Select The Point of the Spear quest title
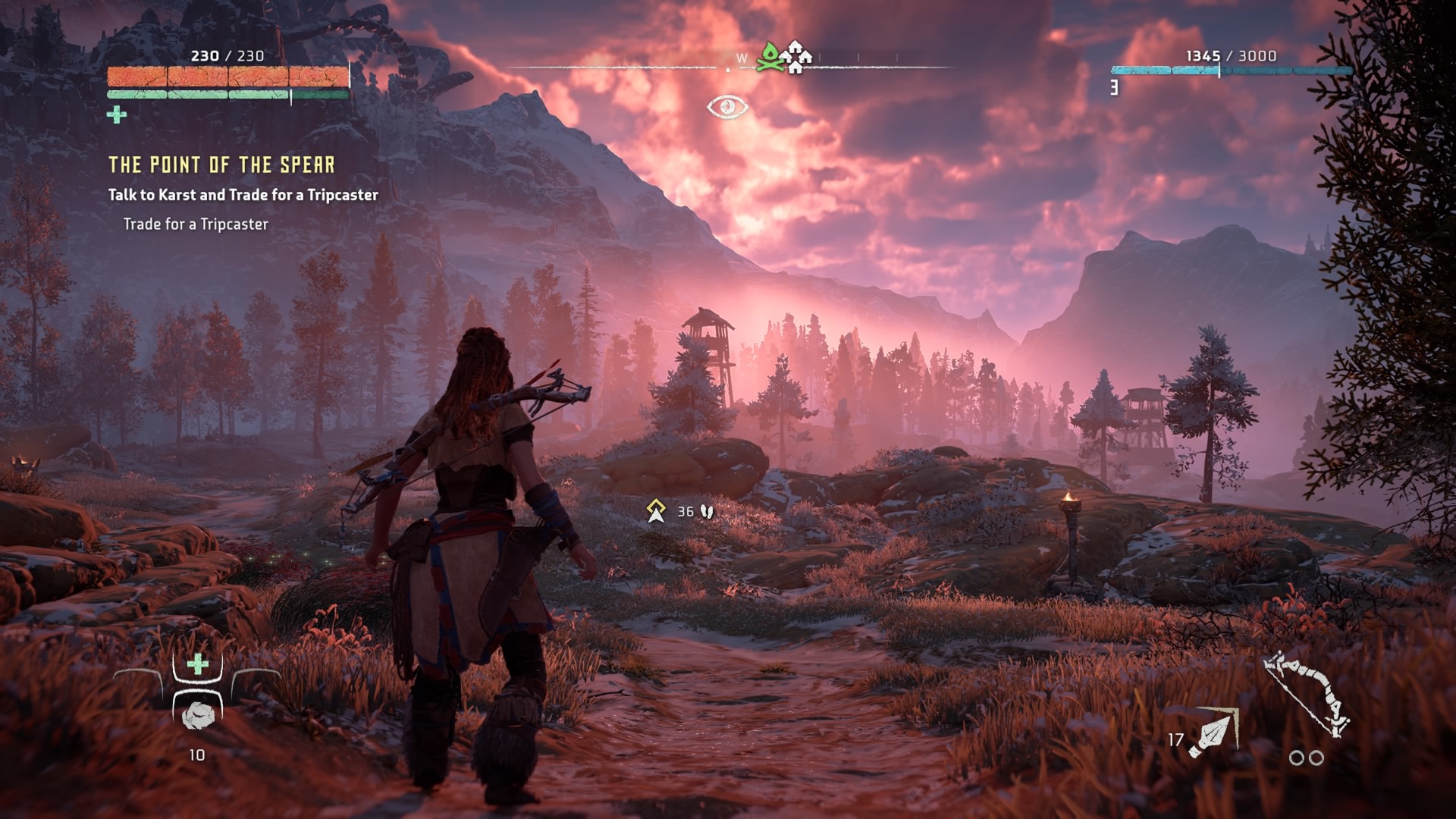The image size is (1456, 819). (x=221, y=165)
